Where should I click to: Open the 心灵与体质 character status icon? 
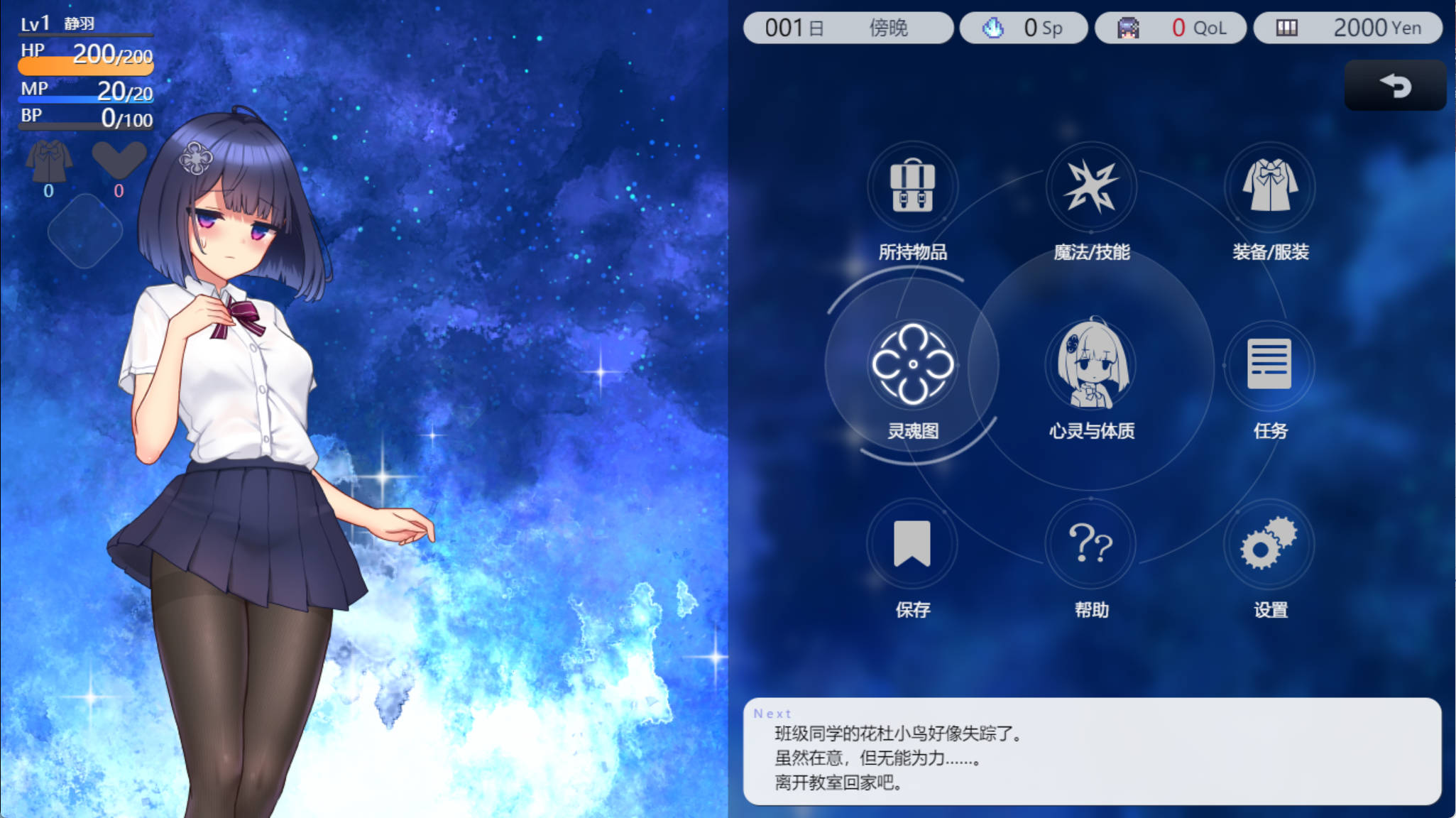point(1091,364)
